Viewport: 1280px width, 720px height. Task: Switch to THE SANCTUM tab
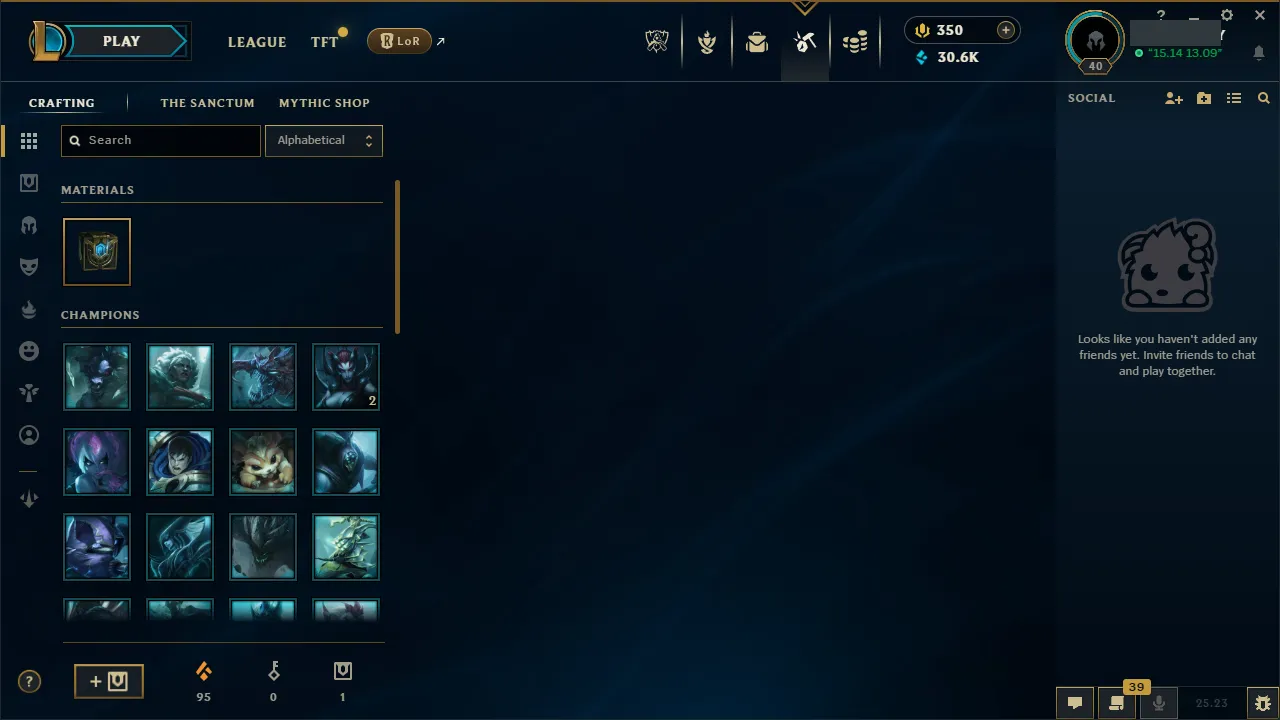tap(207, 103)
